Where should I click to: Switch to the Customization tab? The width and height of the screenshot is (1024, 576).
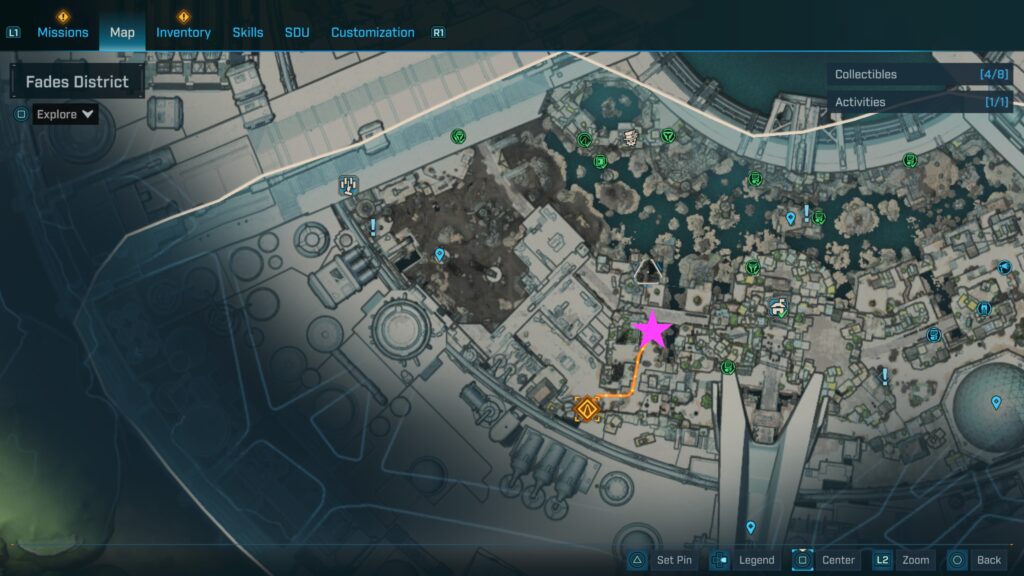coord(372,32)
